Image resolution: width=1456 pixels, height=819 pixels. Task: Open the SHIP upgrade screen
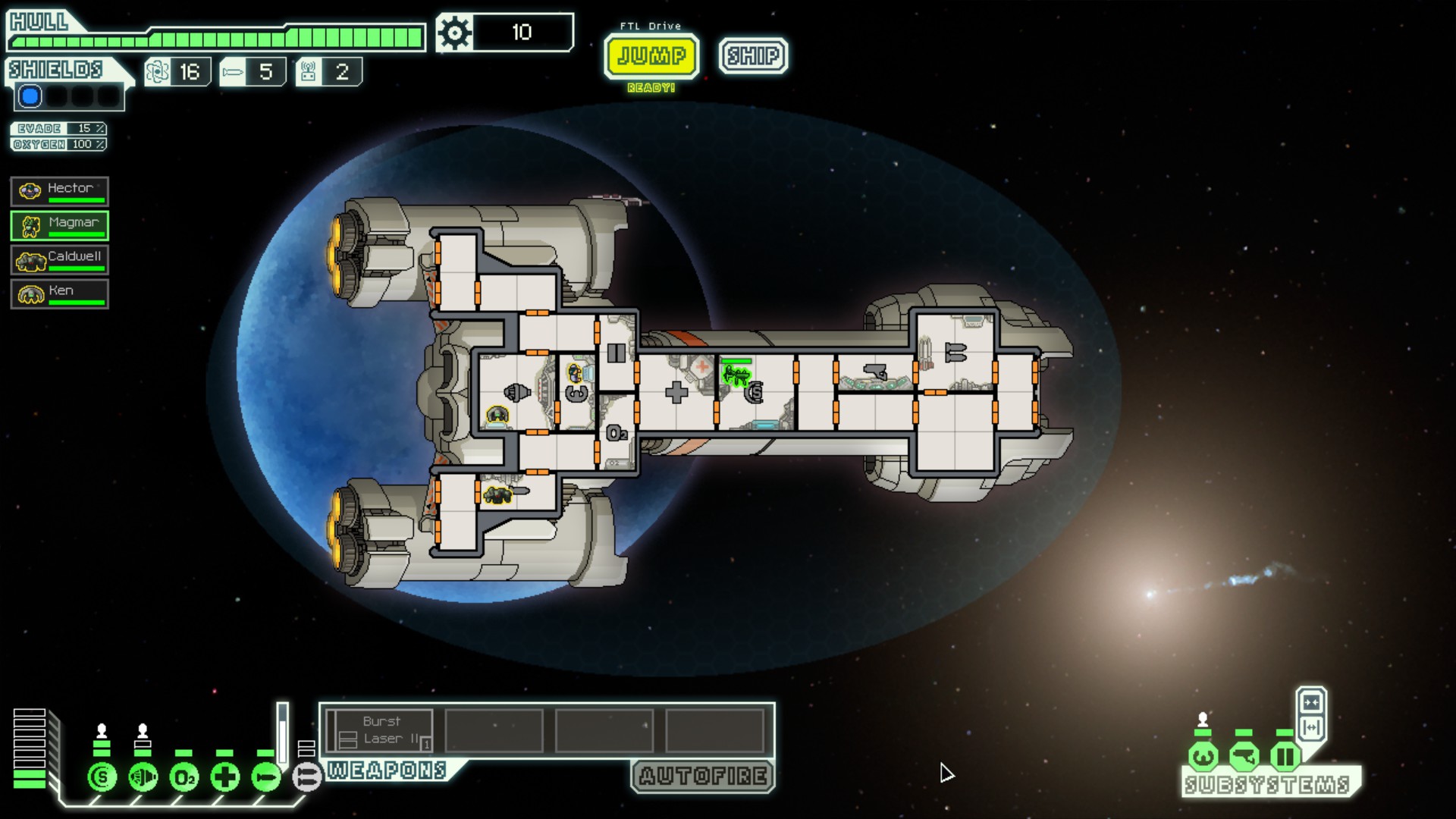pyautogui.click(x=753, y=55)
